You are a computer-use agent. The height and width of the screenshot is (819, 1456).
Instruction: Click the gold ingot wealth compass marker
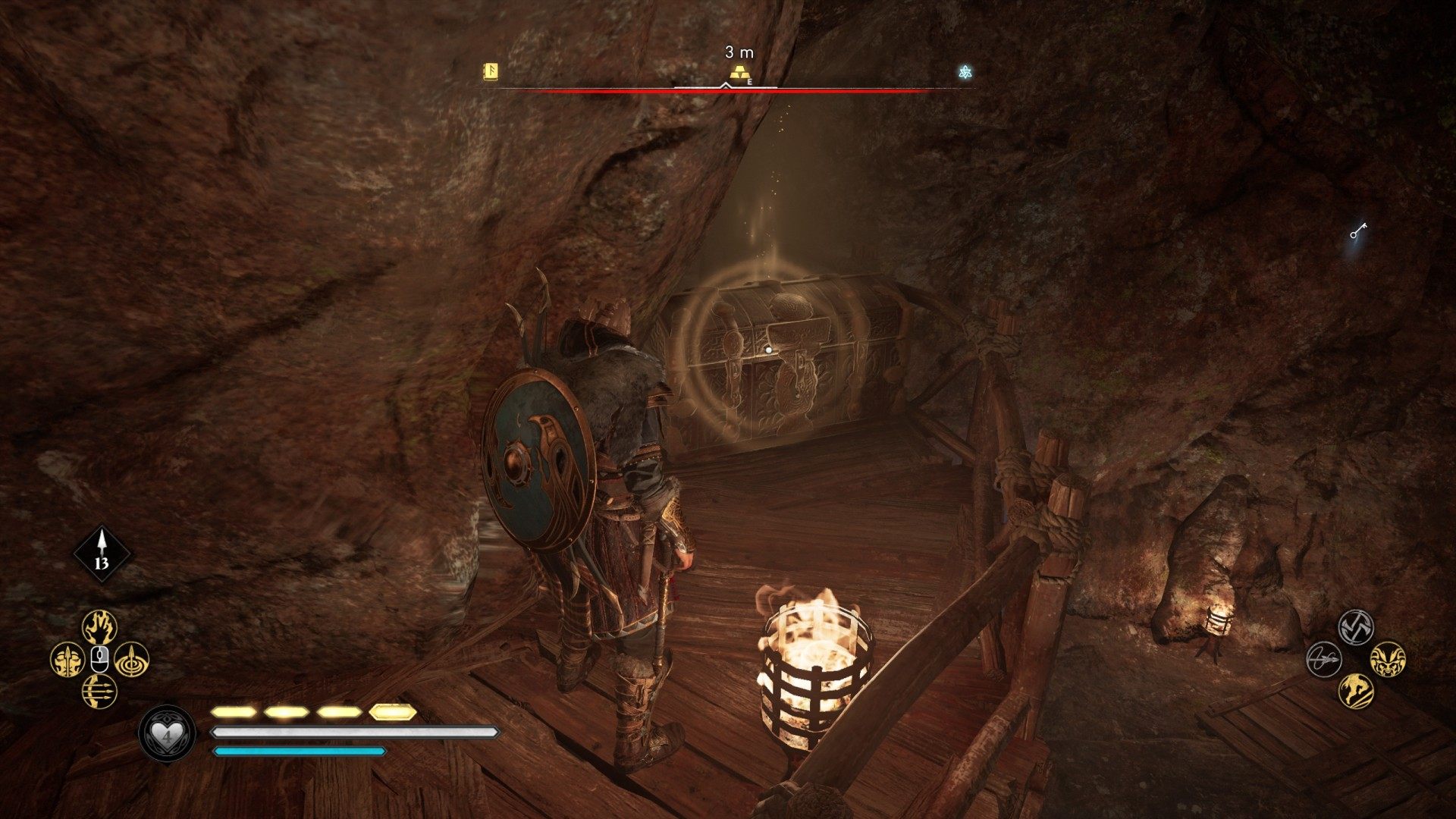(739, 73)
